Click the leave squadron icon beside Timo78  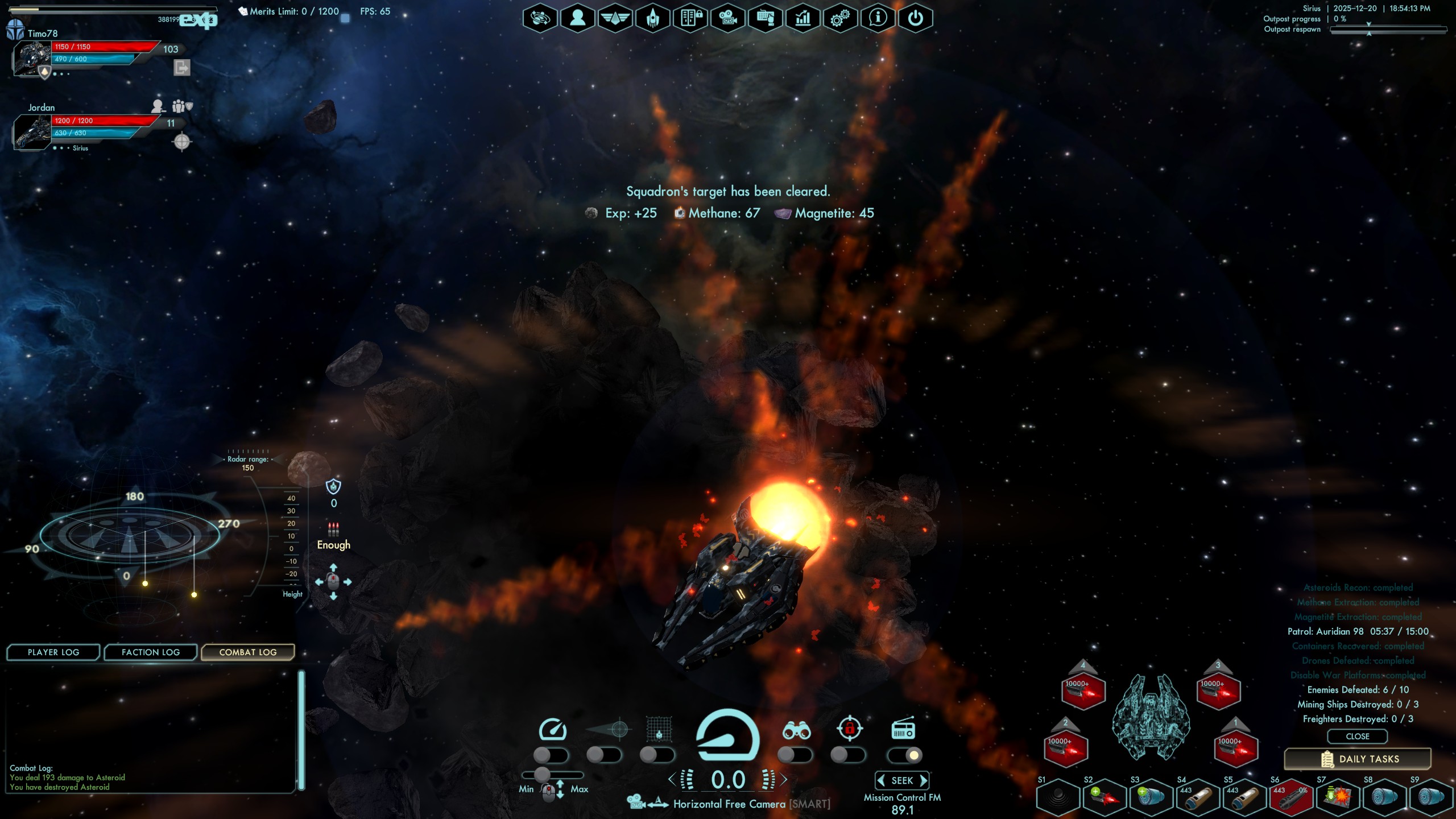pos(181,68)
